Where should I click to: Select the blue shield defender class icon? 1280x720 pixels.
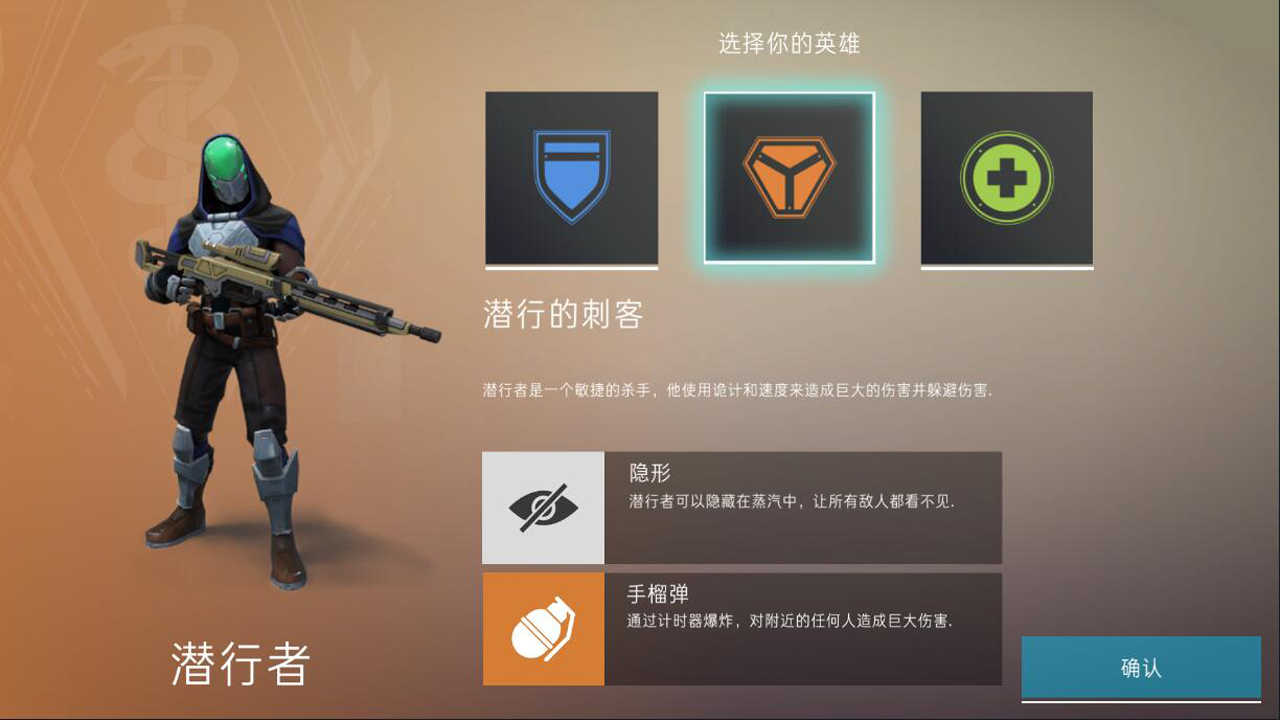click(x=571, y=179)
